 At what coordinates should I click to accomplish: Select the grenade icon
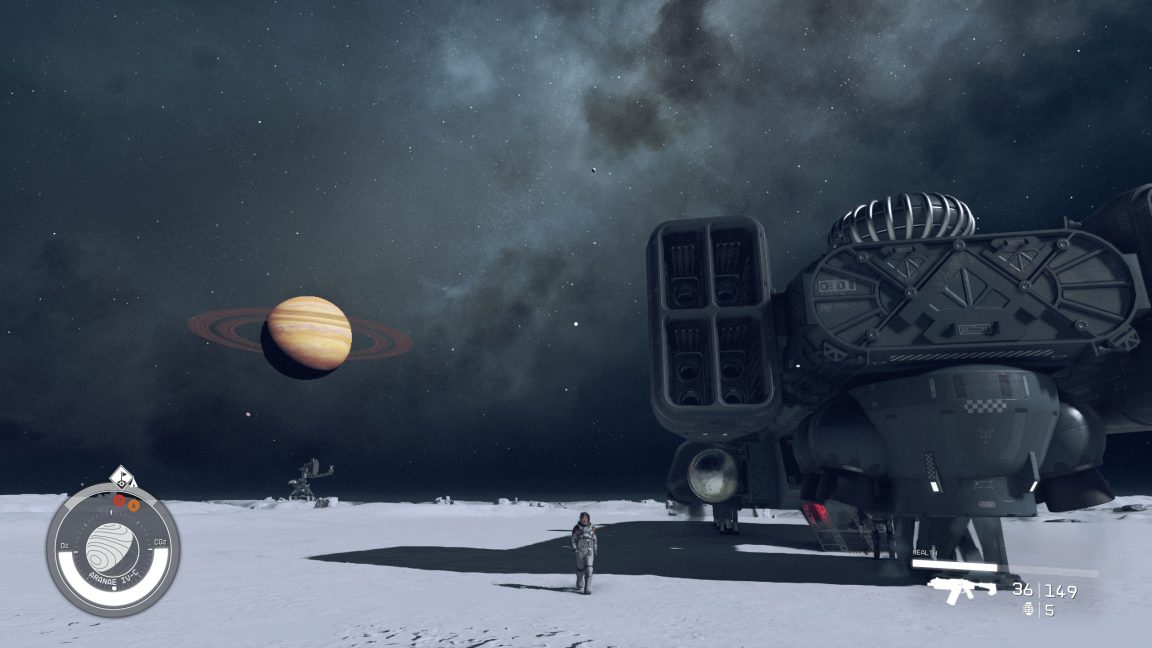pyautogui.click(x=1029, y=609)
